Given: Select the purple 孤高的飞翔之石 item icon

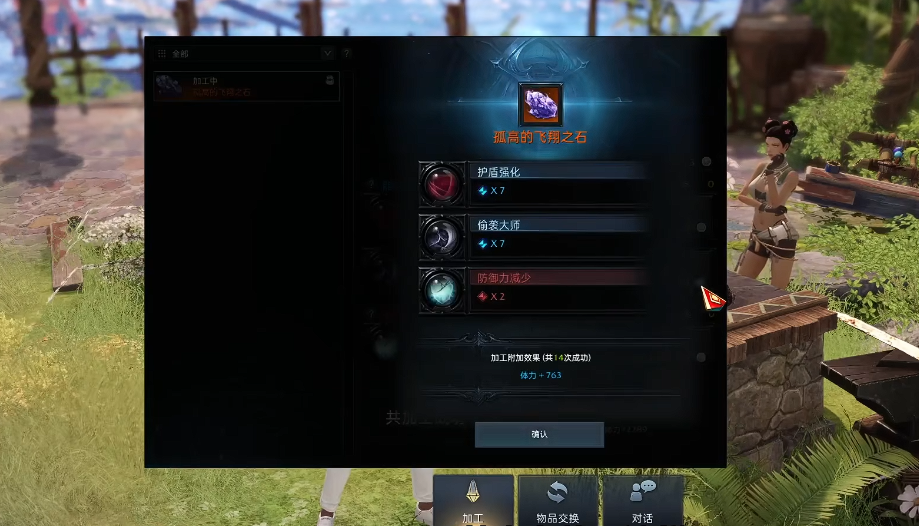Looking at the screenshot, I should 540,104.
